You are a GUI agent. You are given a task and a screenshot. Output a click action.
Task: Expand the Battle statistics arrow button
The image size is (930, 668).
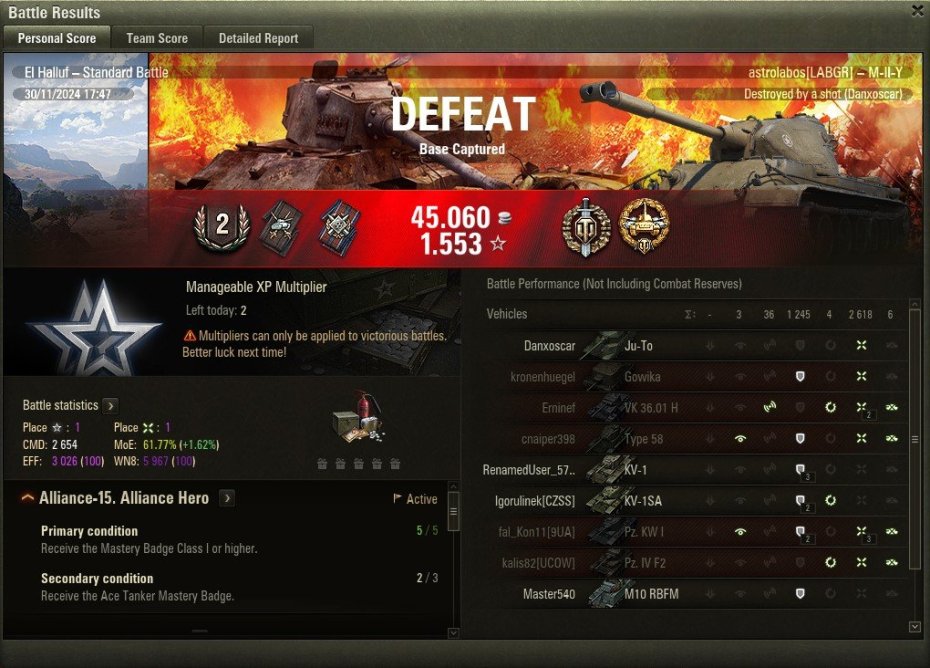point(111,406)
